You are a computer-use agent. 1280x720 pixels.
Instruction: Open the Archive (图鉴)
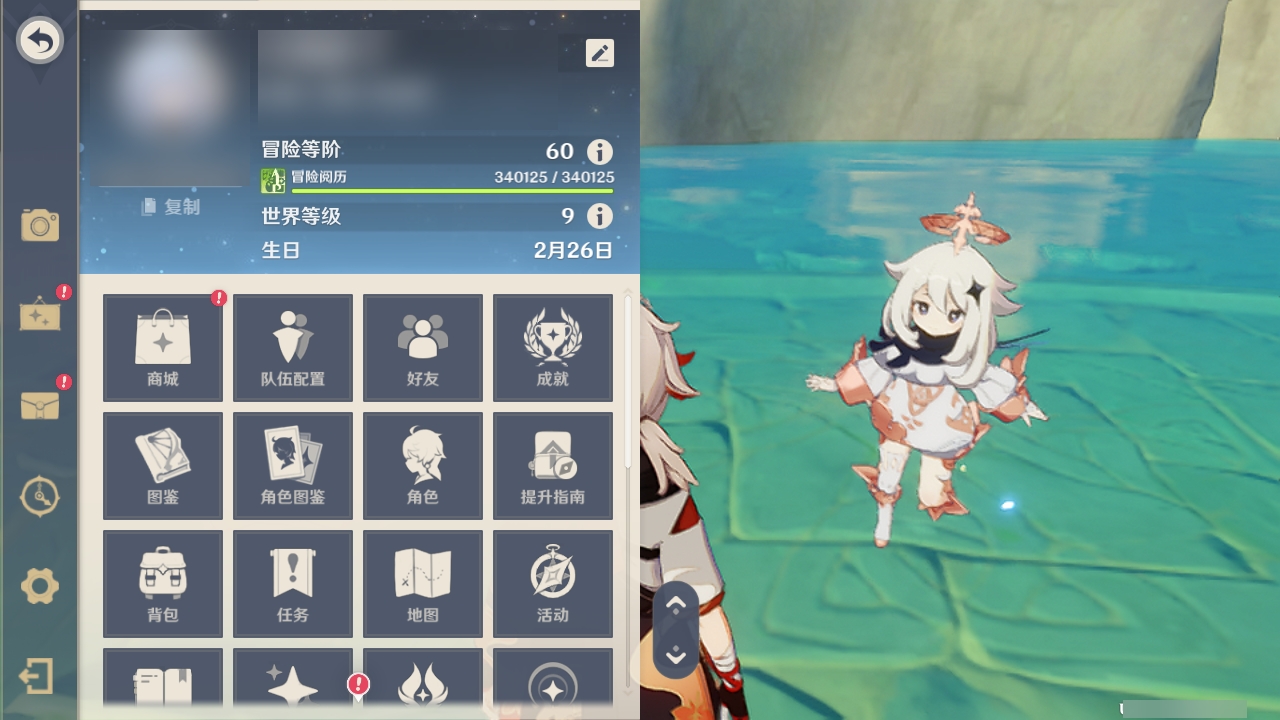click(x=162, y=465)
